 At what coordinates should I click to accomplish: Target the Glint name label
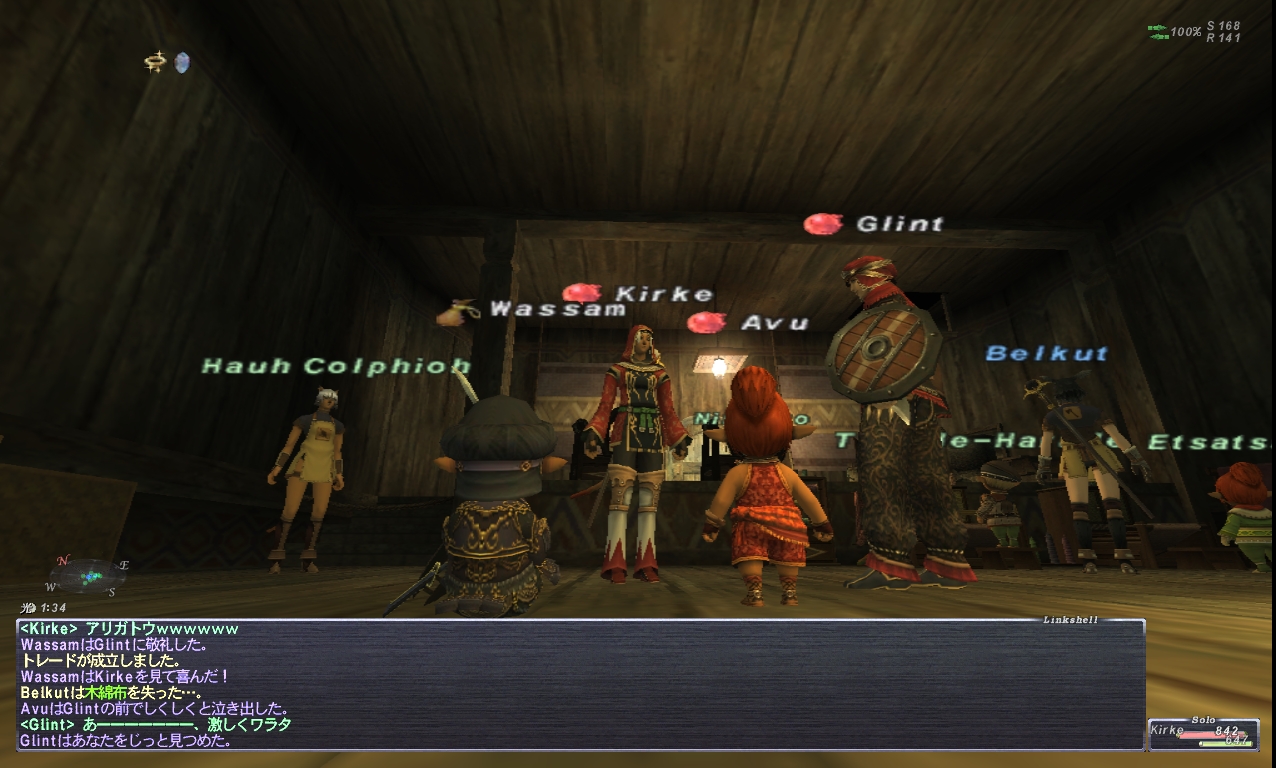pyautogui.click(x=899, y=224)
